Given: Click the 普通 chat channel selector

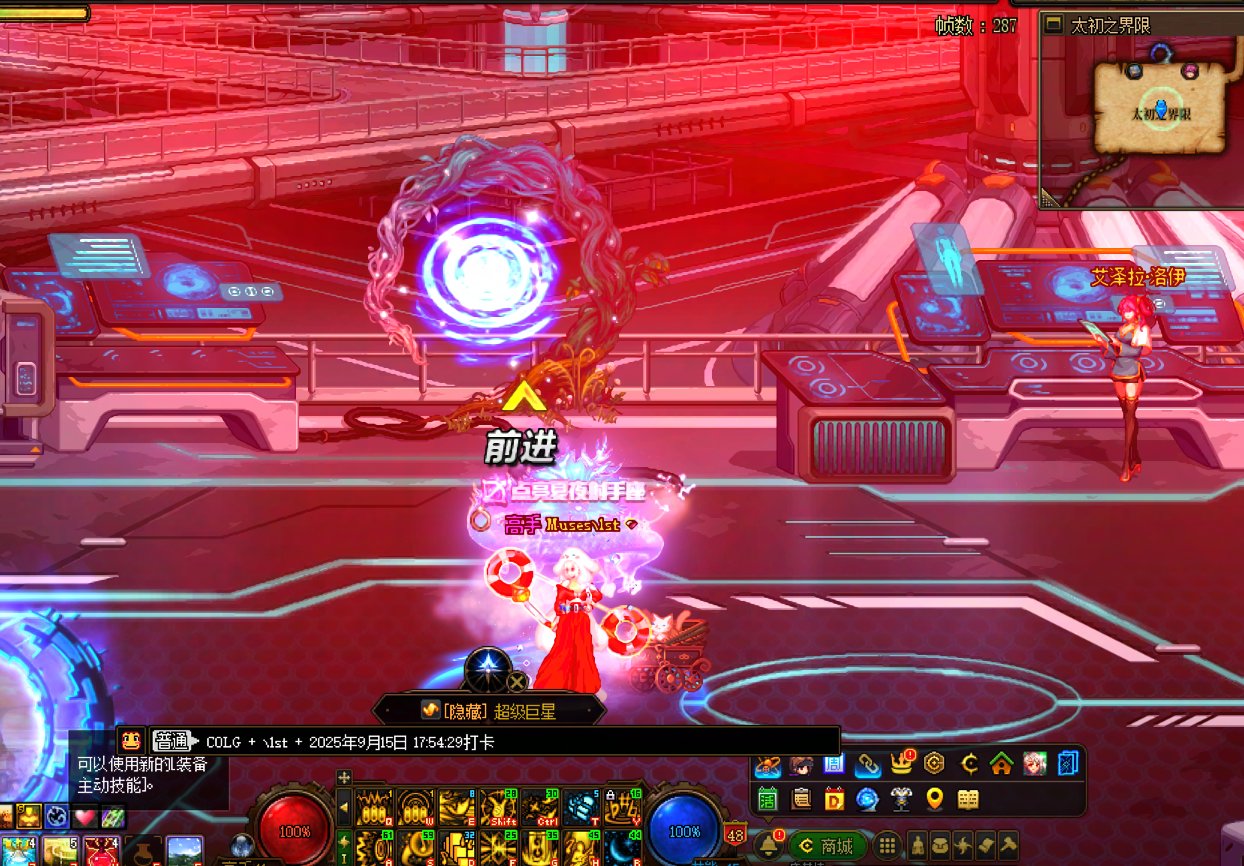Looking at the screenshot, I should click(172, 741).
